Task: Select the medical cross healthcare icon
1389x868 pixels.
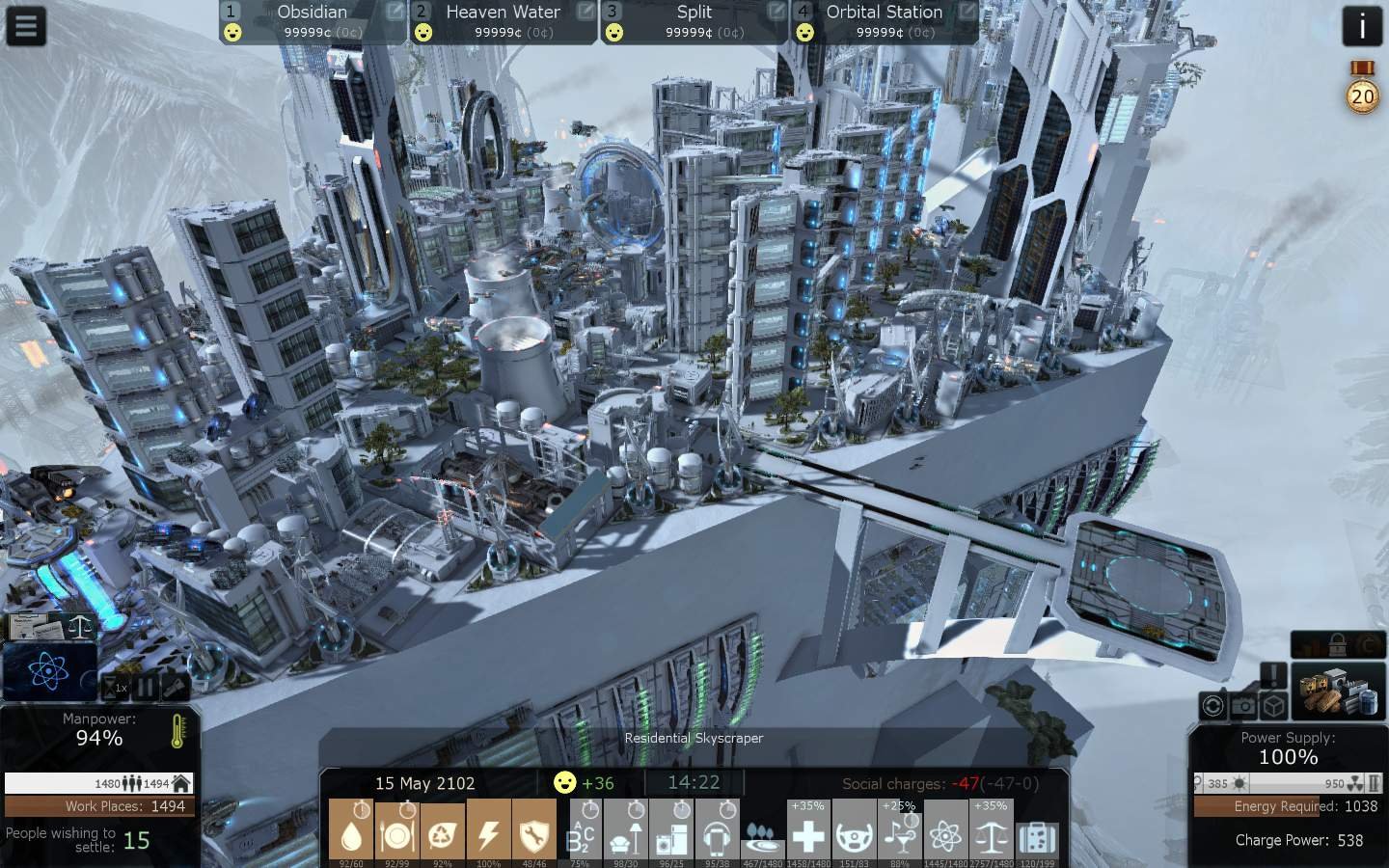Action: [x=808, y=835]
